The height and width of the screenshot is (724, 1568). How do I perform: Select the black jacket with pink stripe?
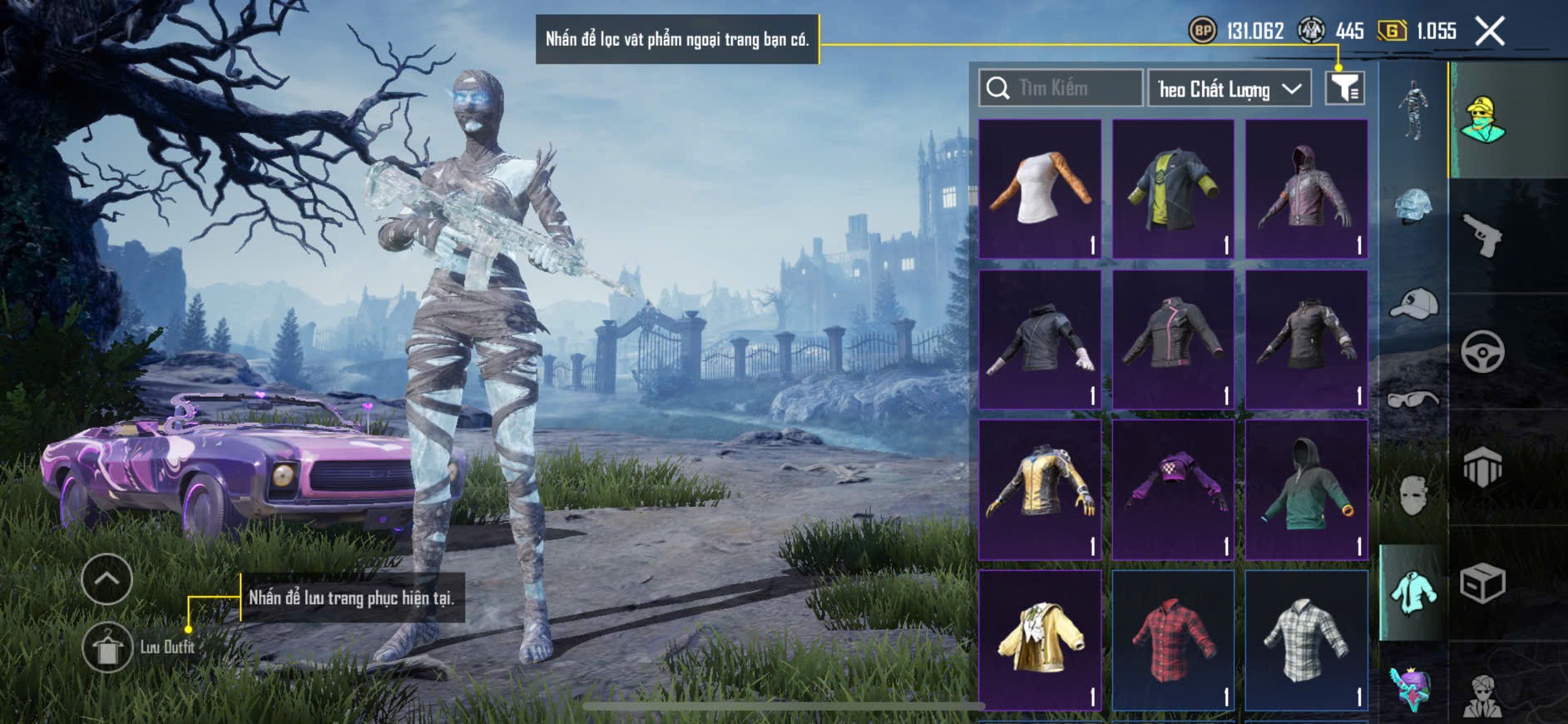1173,339
